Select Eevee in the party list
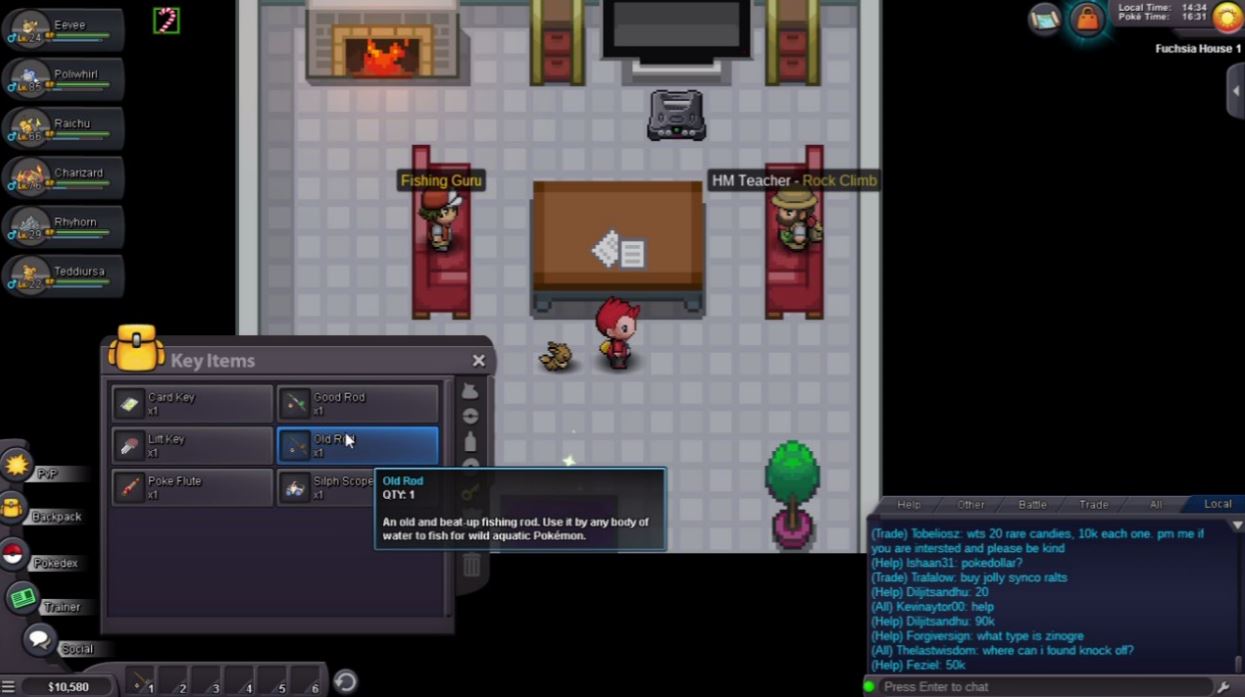 point(62,30)
